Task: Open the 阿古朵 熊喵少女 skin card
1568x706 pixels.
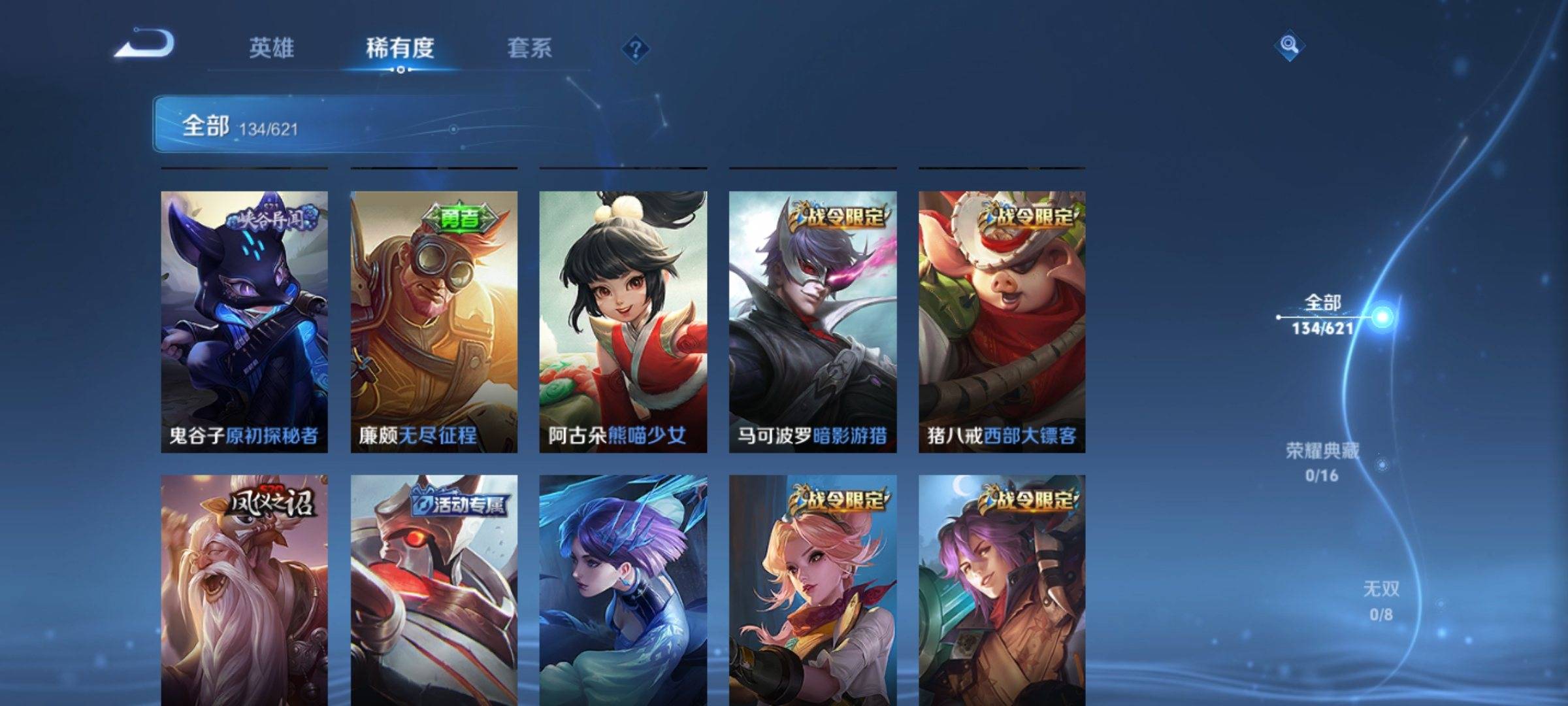Action: (x=623, y=322)
